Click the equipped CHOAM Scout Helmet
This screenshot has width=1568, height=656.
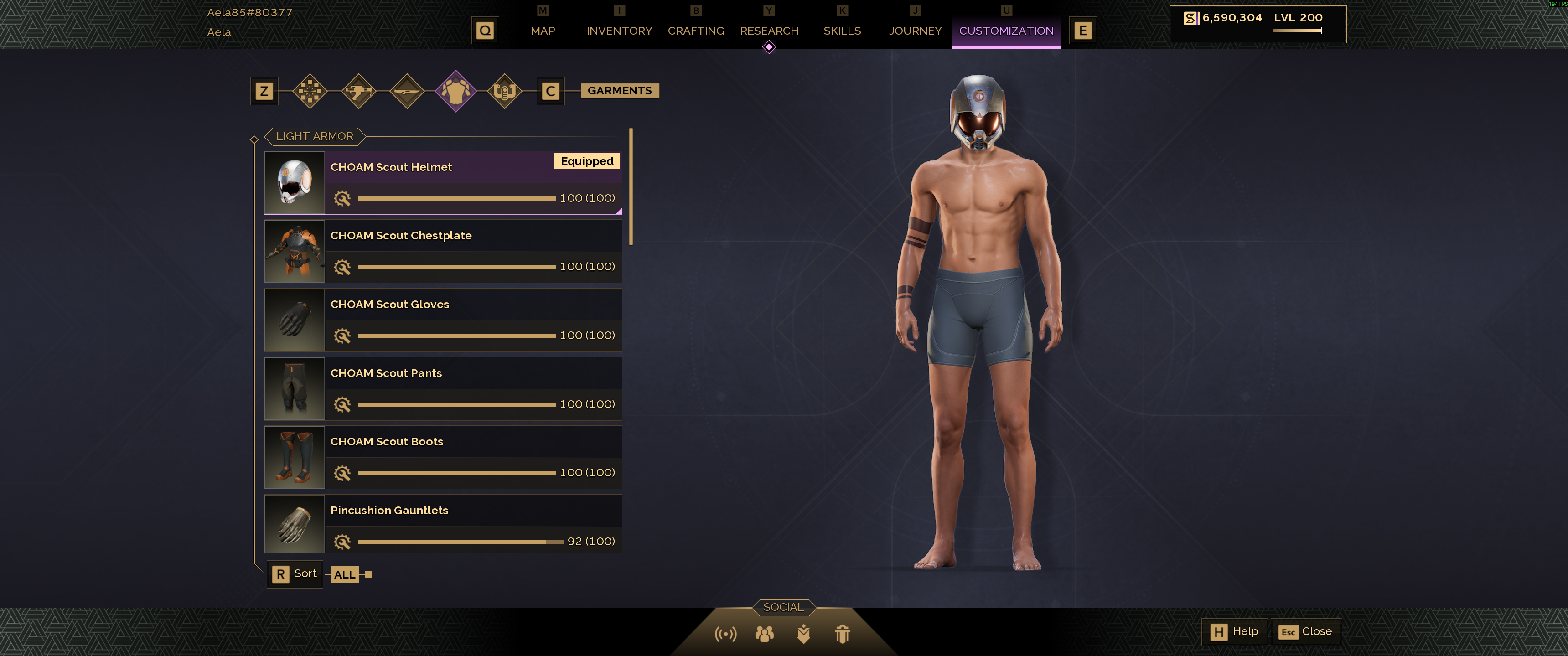443,182
